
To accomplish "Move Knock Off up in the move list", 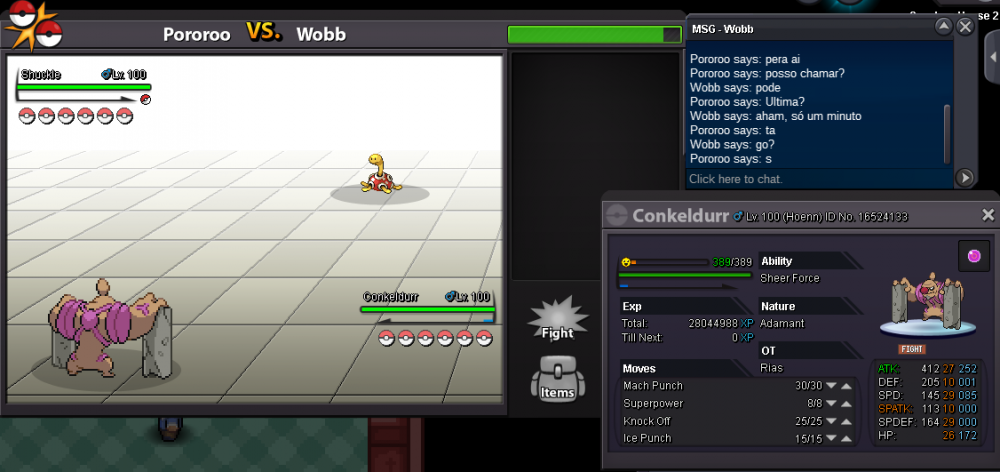I will [846, 421].
